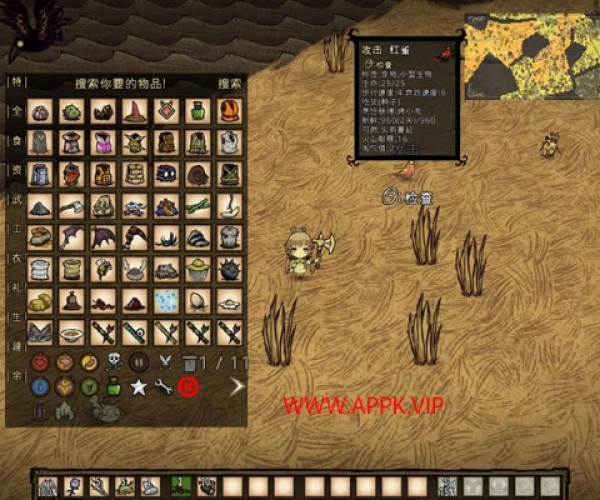Open the wrench settings icon
The image size is (600, 500).
coord(162,386)
